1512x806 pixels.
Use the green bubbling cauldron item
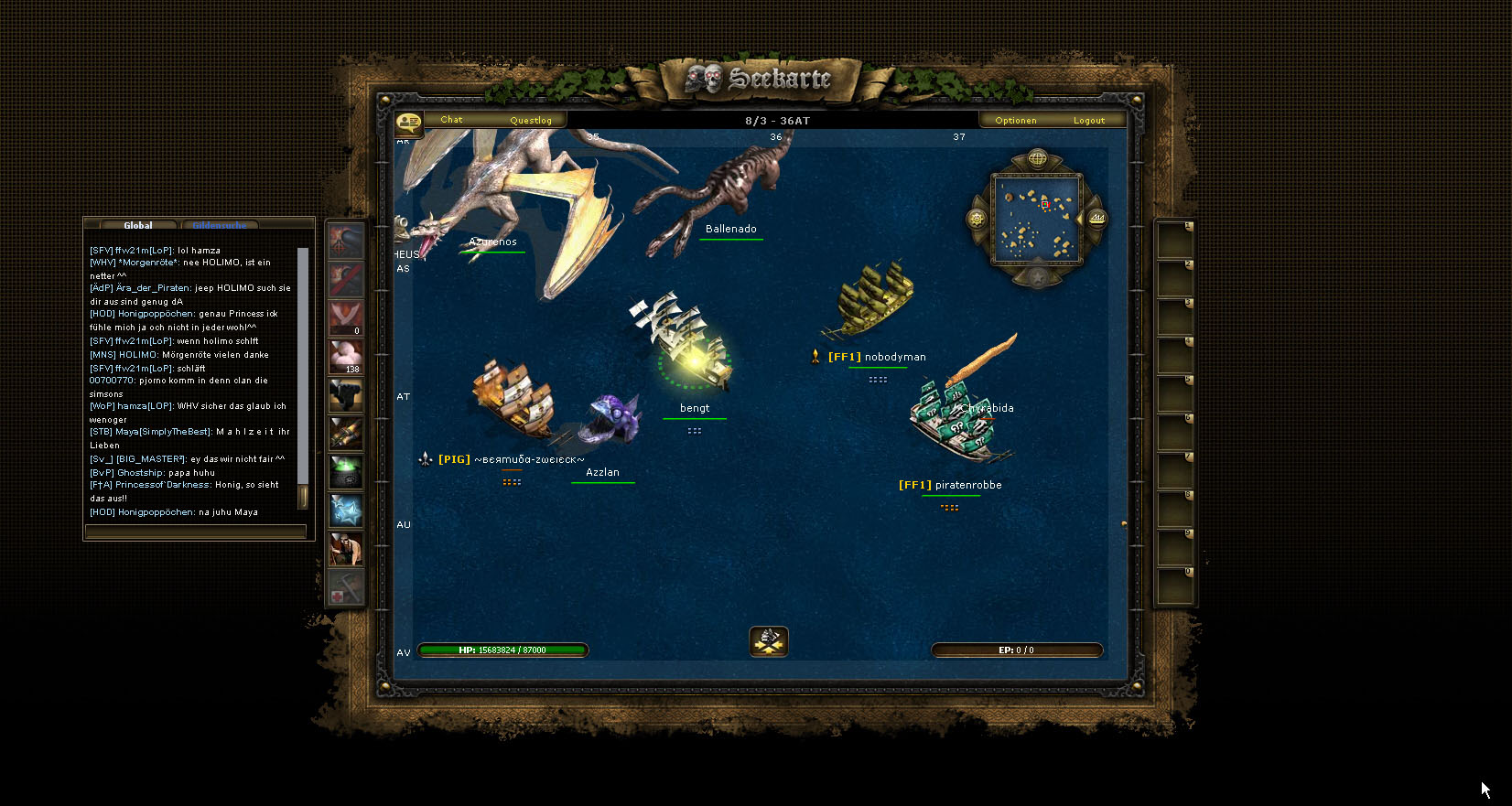[x=346, y=472]
